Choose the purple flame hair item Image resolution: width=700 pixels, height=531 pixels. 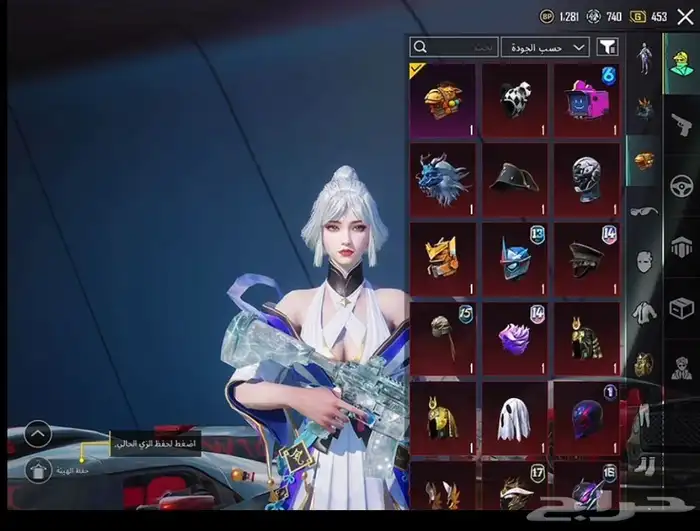click(514, 338)
